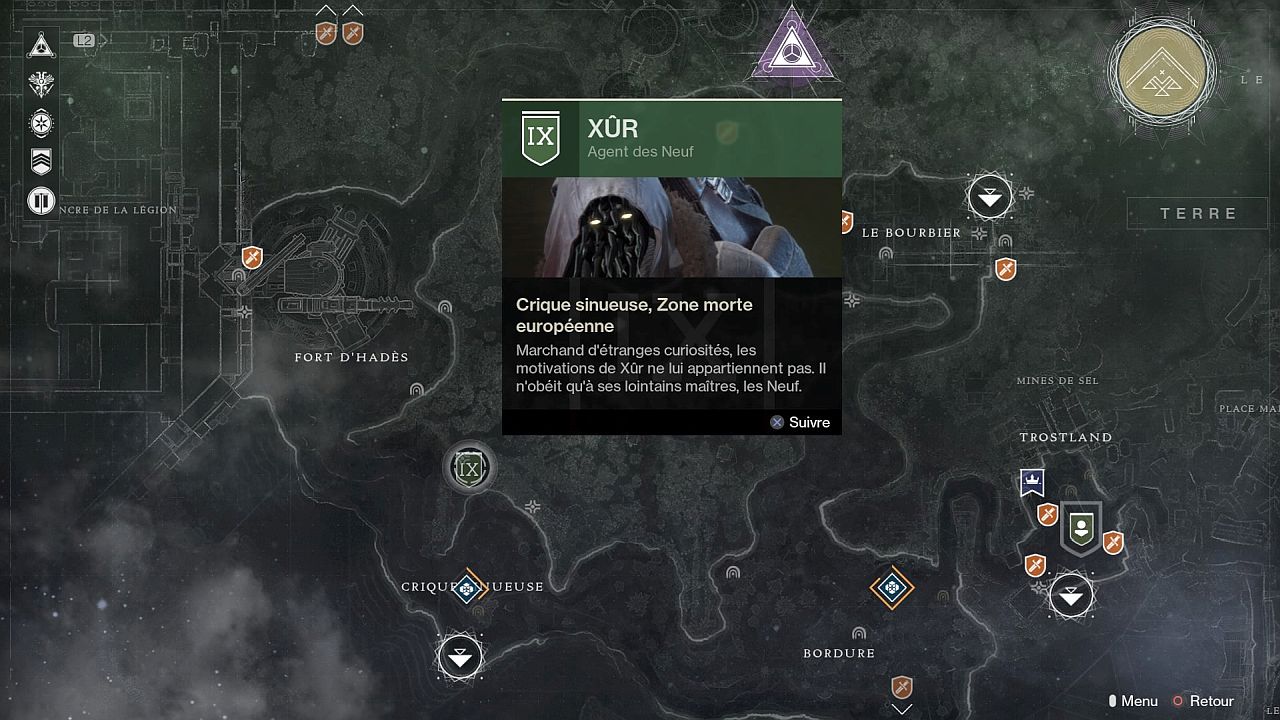
Task: Choose the starburst circle icon in the left sidebar
Action: pos(41,123)
